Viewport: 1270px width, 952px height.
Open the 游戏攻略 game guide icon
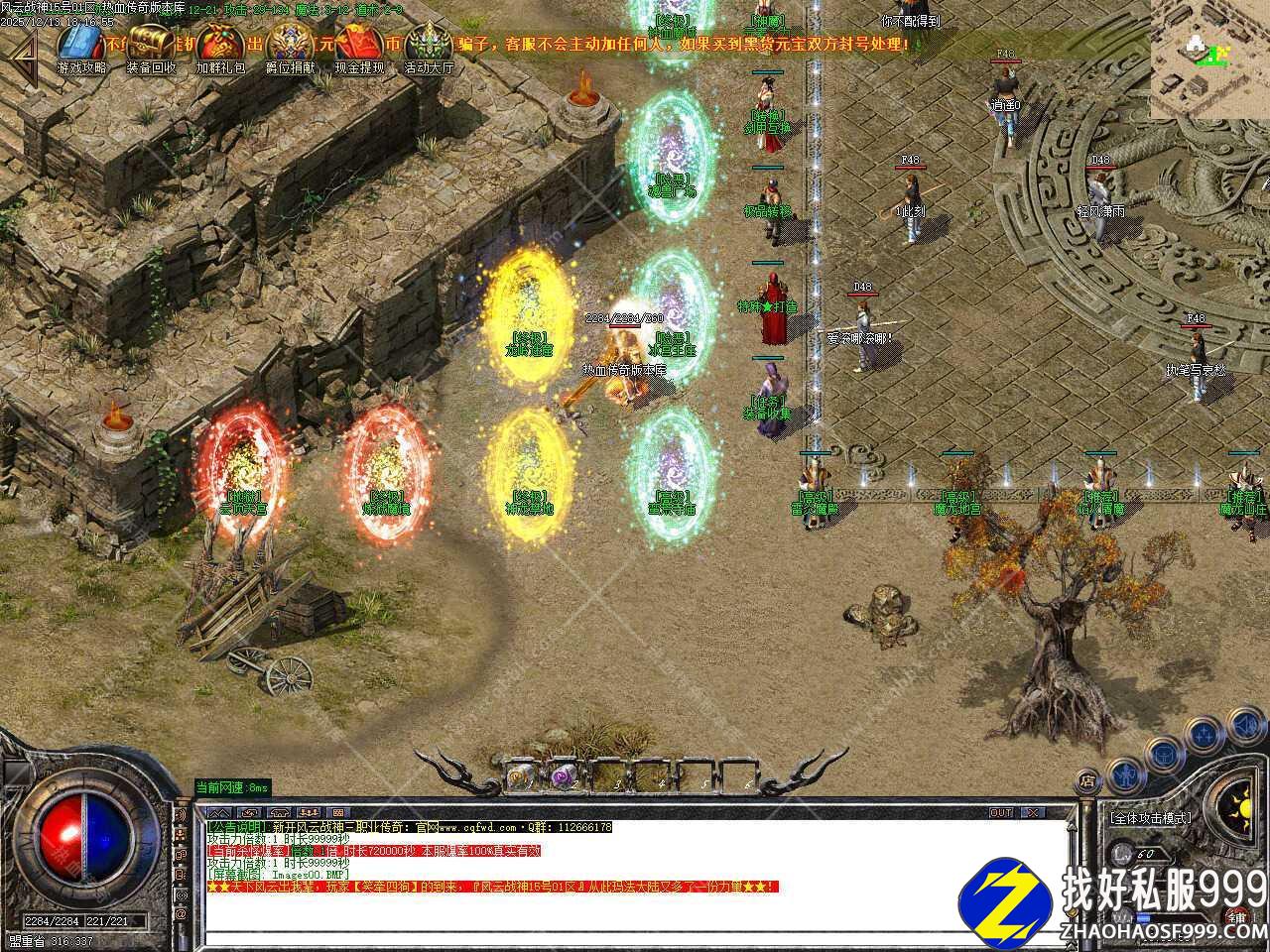tap(81, 46)
